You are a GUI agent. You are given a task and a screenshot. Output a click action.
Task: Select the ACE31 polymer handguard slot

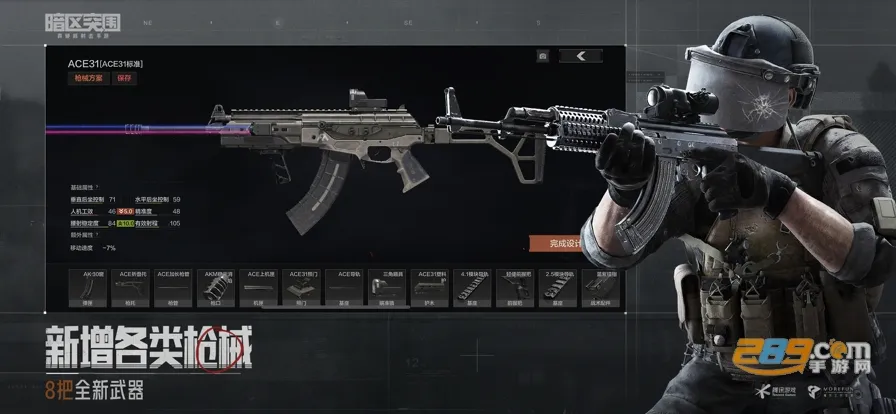click(x=430, y=287)
